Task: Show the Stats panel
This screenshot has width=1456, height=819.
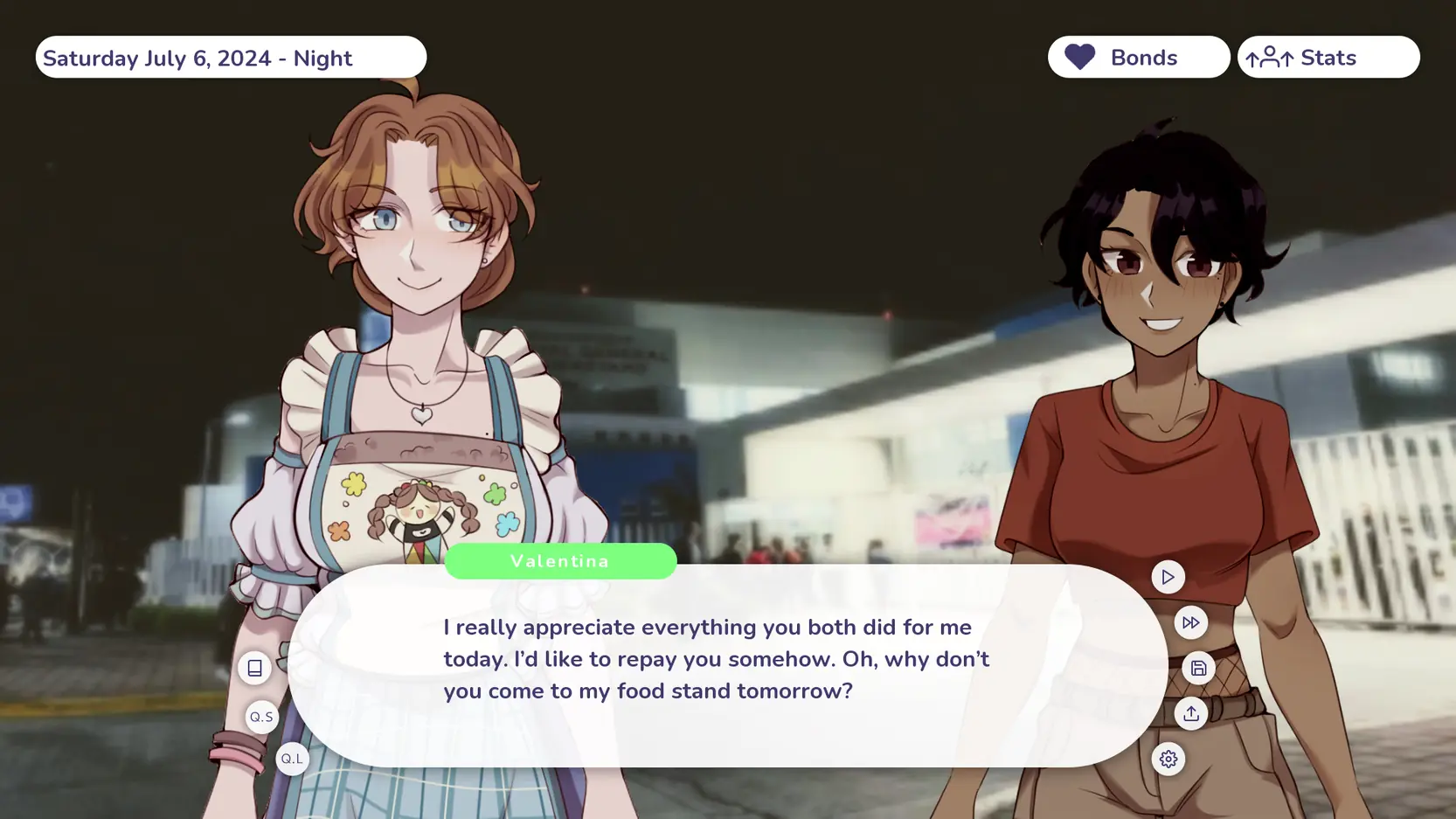Action: (1328, 58)
